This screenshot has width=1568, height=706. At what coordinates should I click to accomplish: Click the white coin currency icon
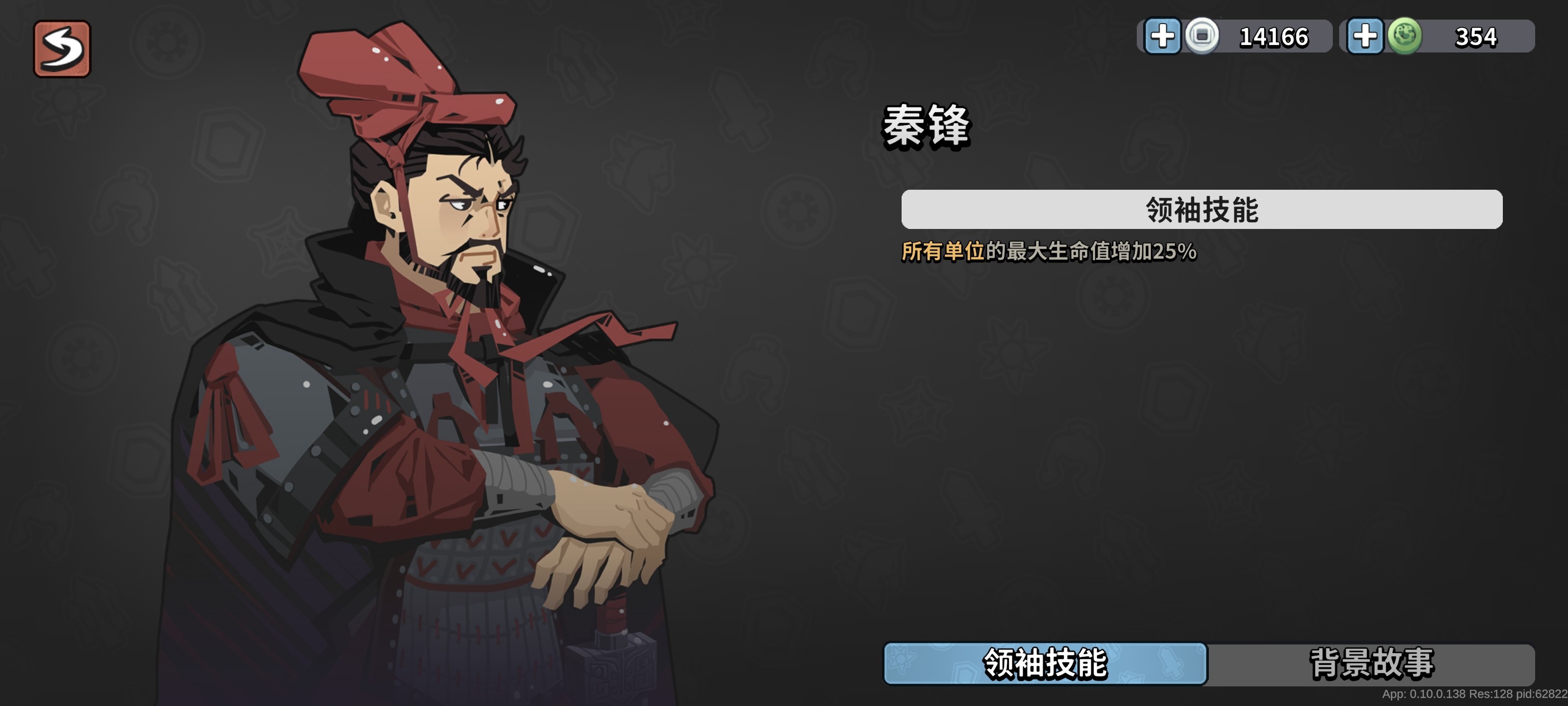coord(1202,37)
